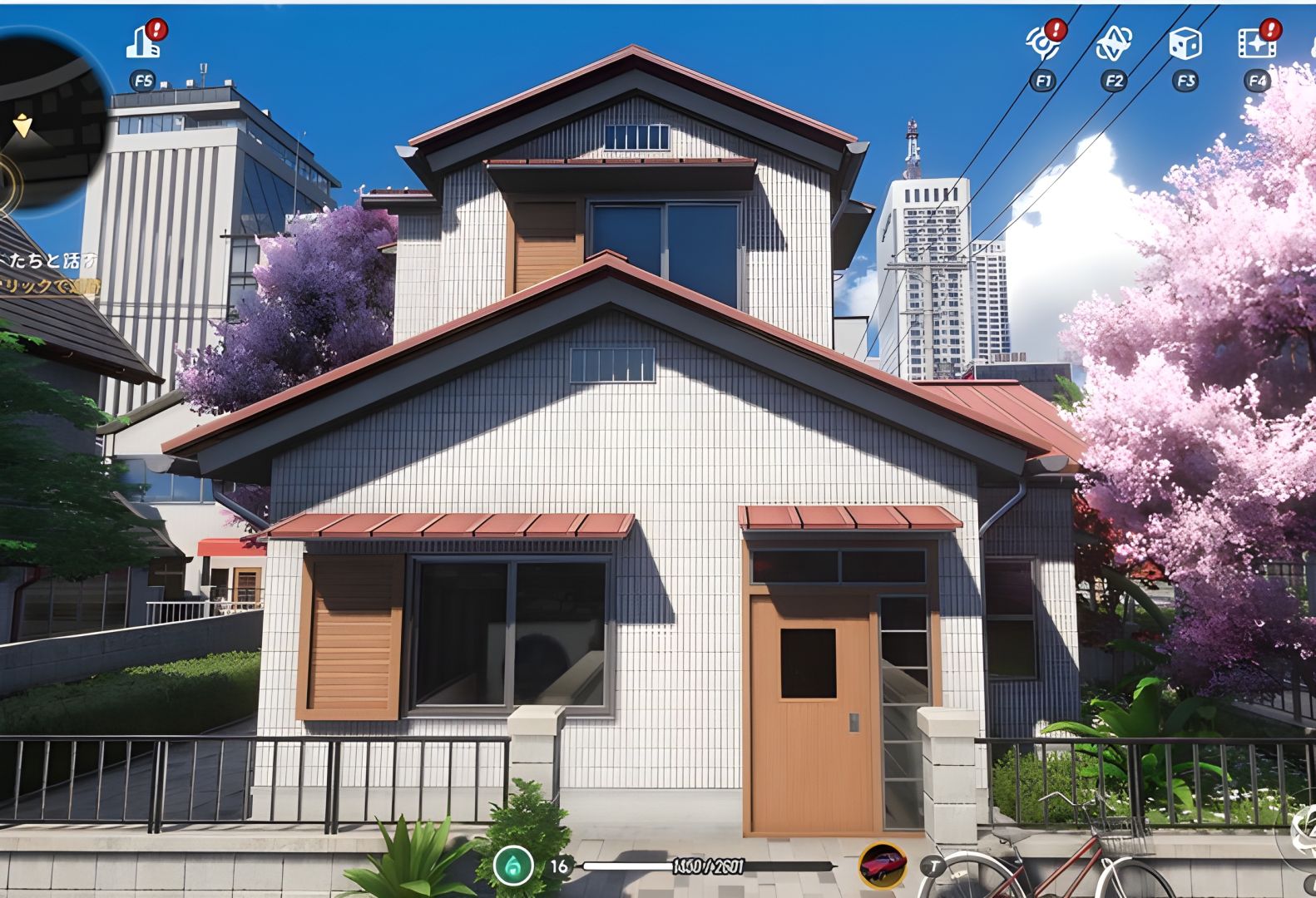Viewport: 1316px width, 898px height.
Task: Select the diamond star emblem icon
Action: [x=1113, y=43]
